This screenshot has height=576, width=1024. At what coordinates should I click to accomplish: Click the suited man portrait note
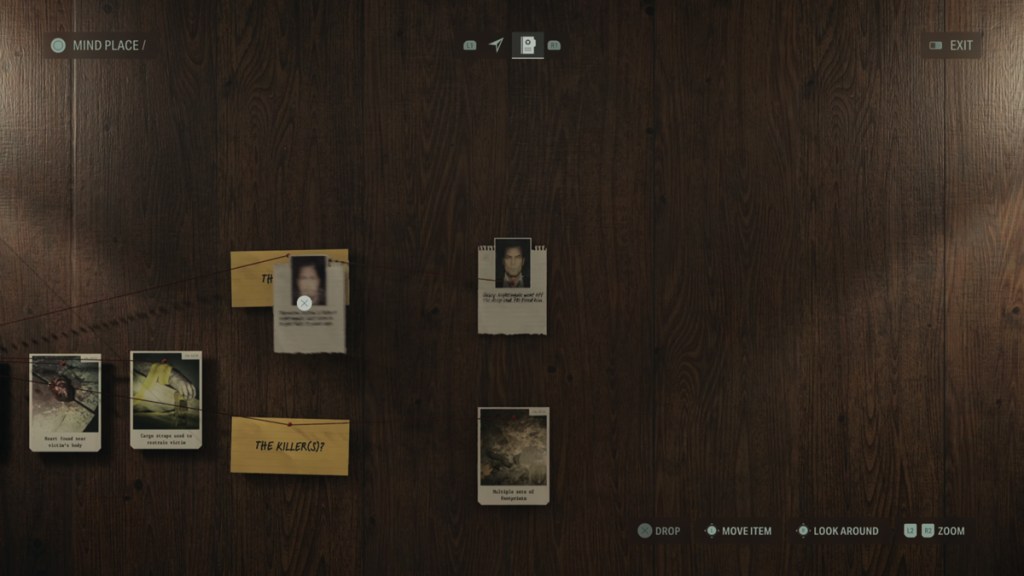pyautogui.click(x=512, y=287)
